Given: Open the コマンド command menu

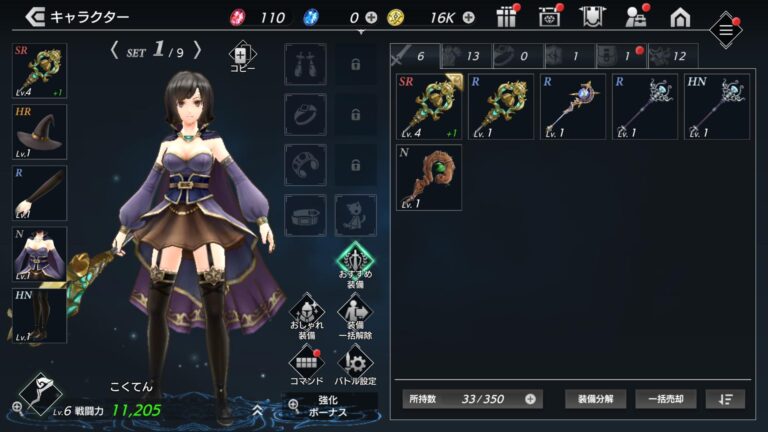Looking at the screenshot, I should [x=306, y=365].
